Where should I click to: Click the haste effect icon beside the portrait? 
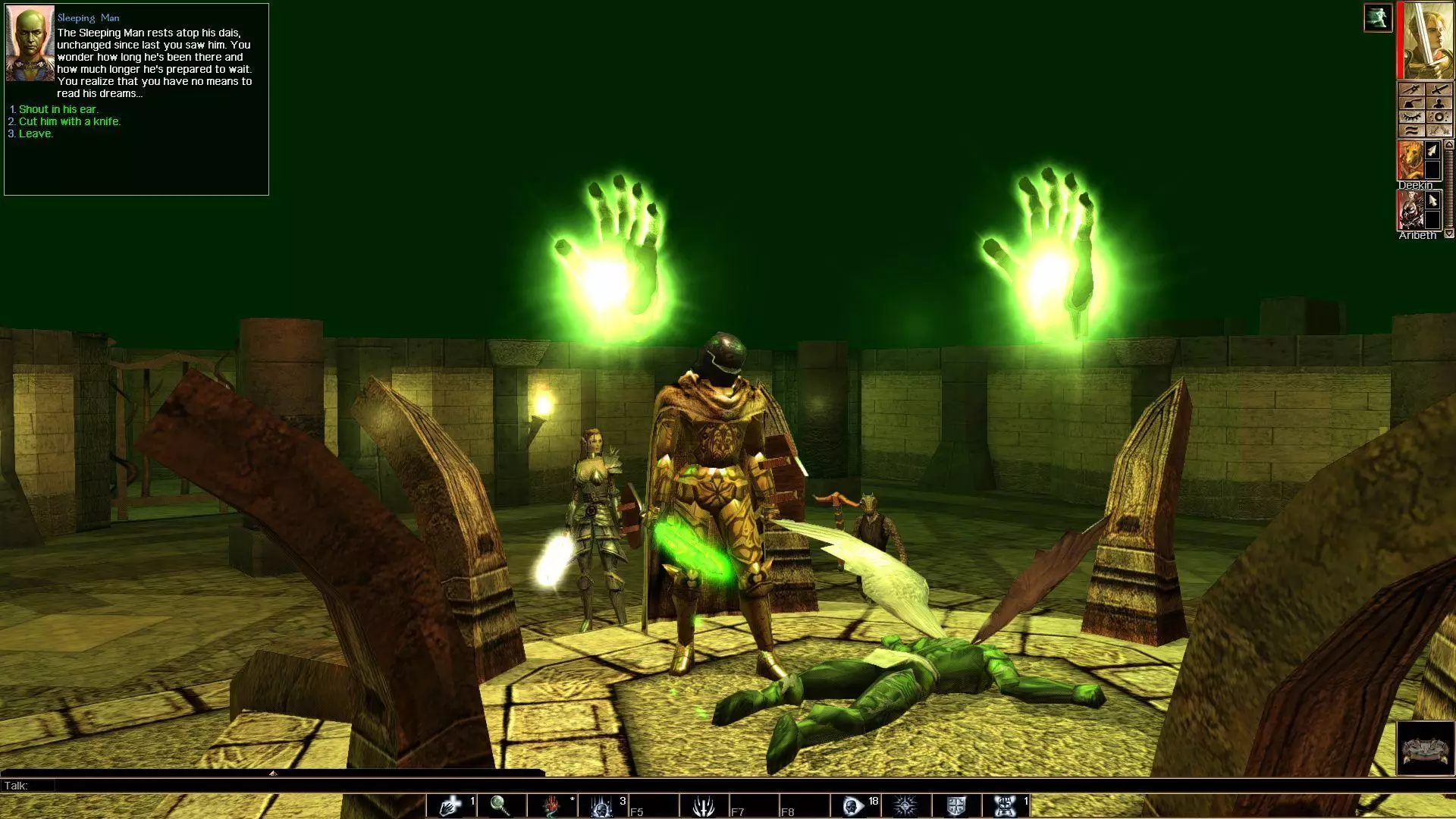(x=1379, y=18)
